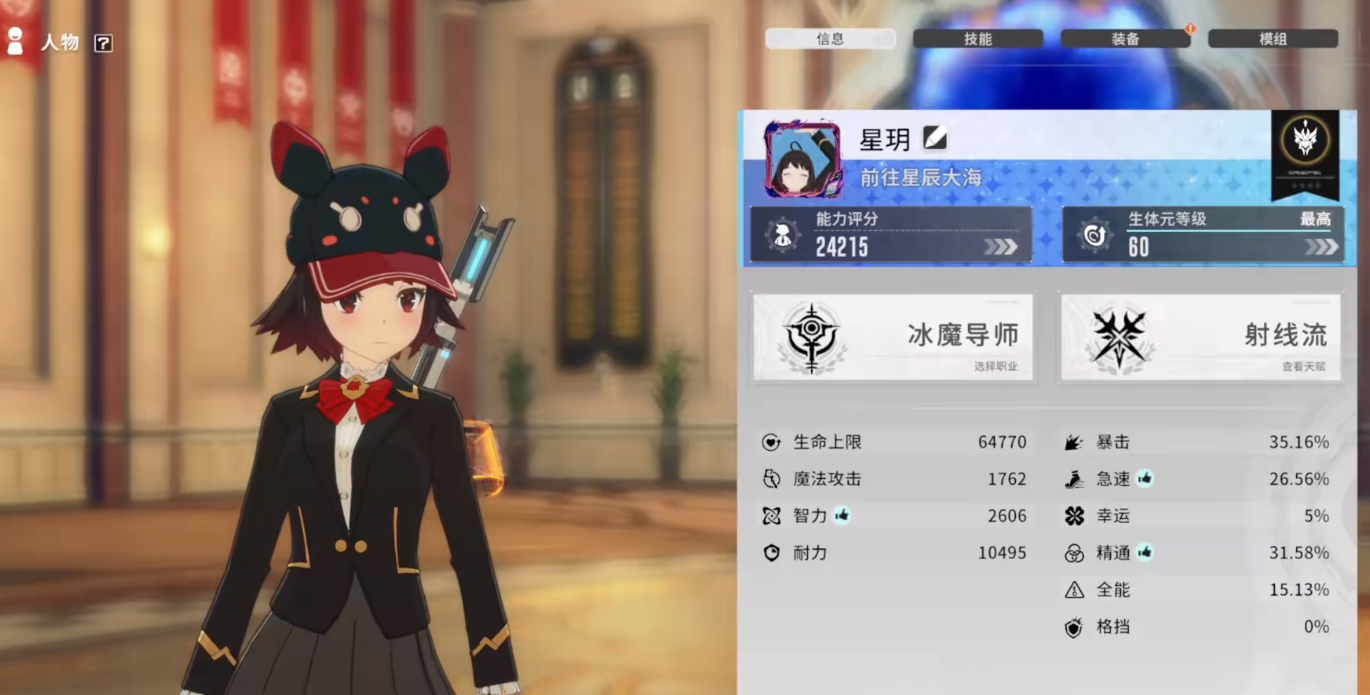Choose class via 冰魔导师 button
The image size is (1370, 695).
point(892,337)
